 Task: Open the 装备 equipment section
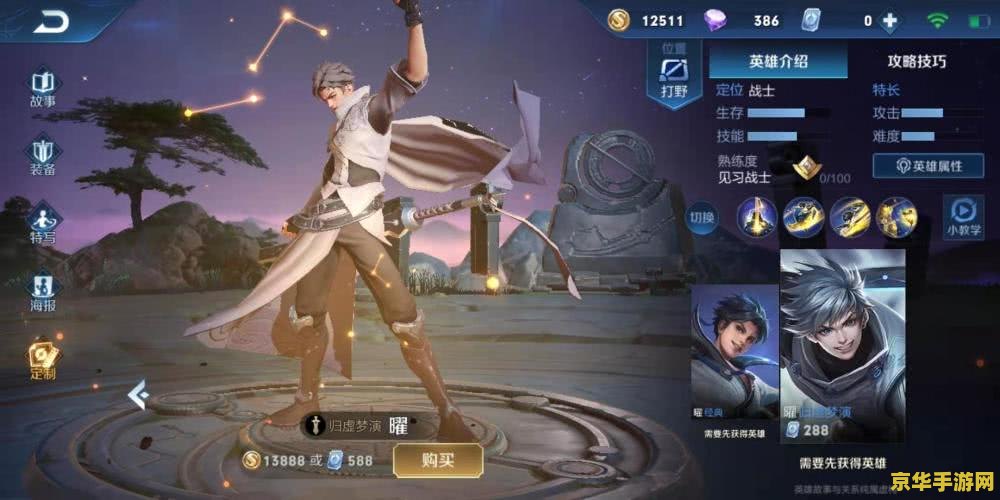point(42,157)
